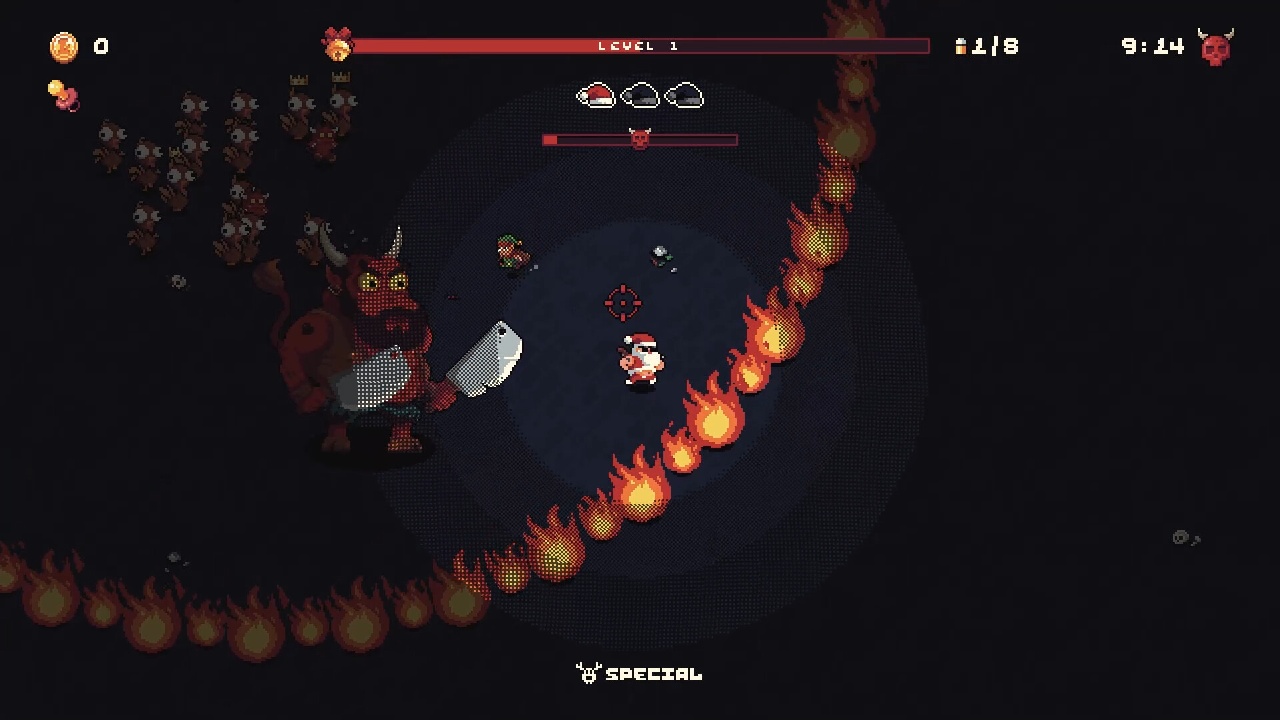Click Santa, the player character

coord(639,358)
